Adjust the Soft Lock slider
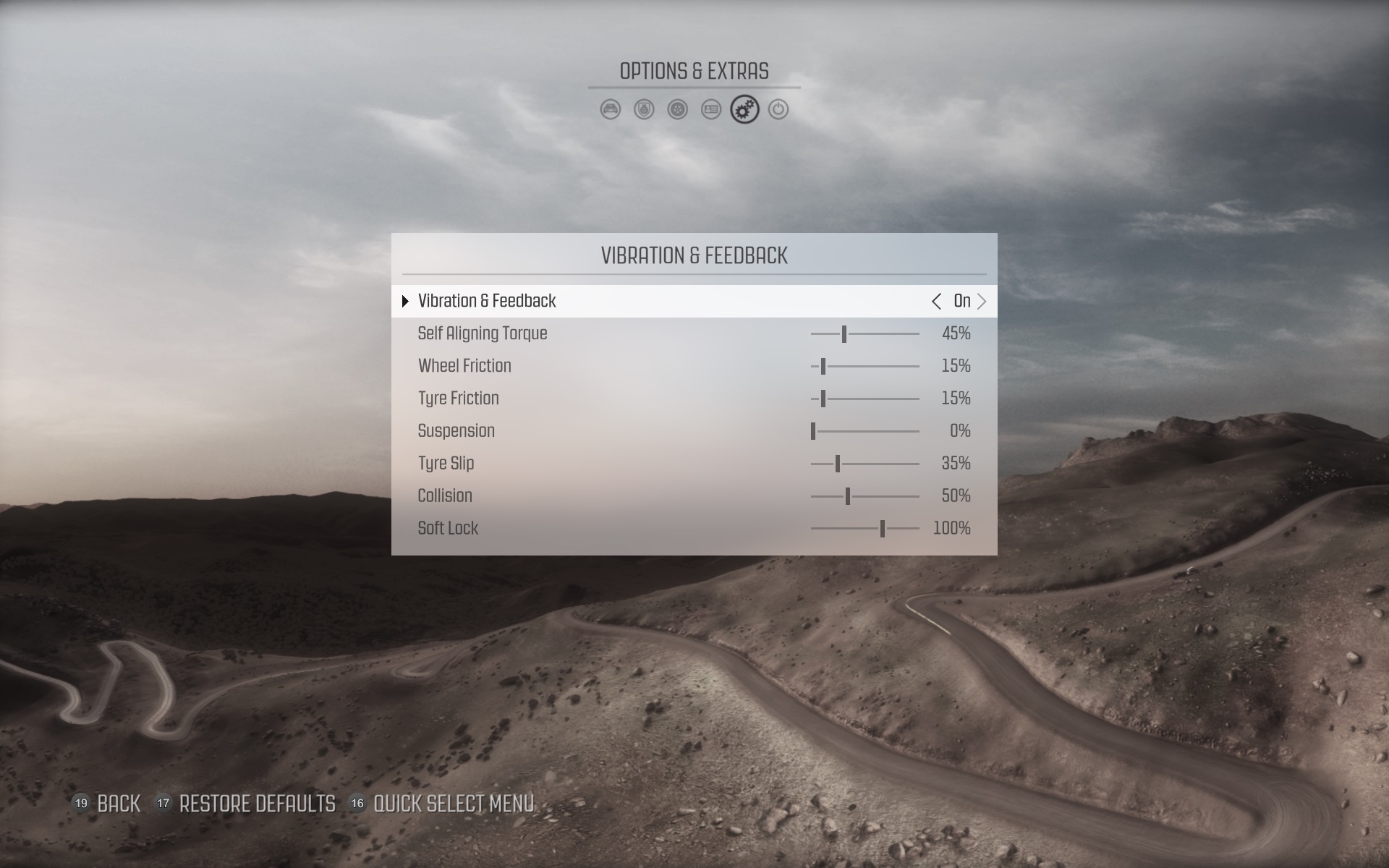1389x868 pixels. 883,529
